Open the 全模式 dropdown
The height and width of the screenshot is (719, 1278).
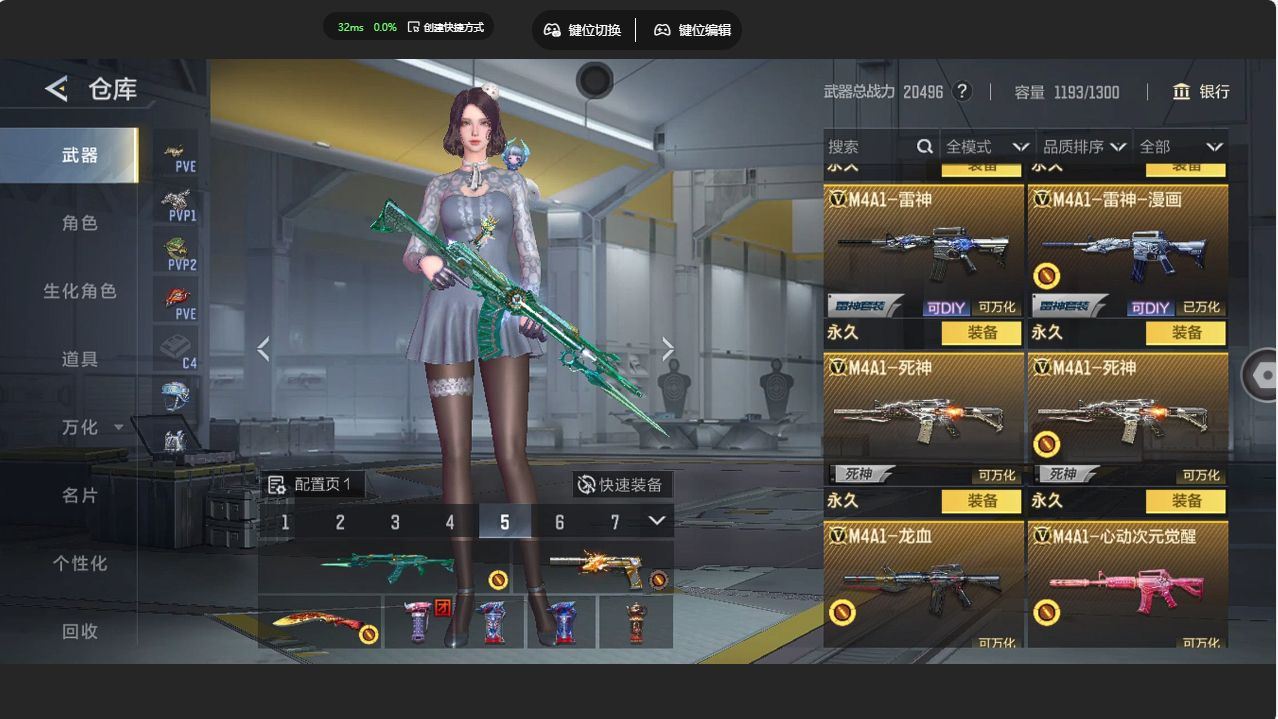986,147
